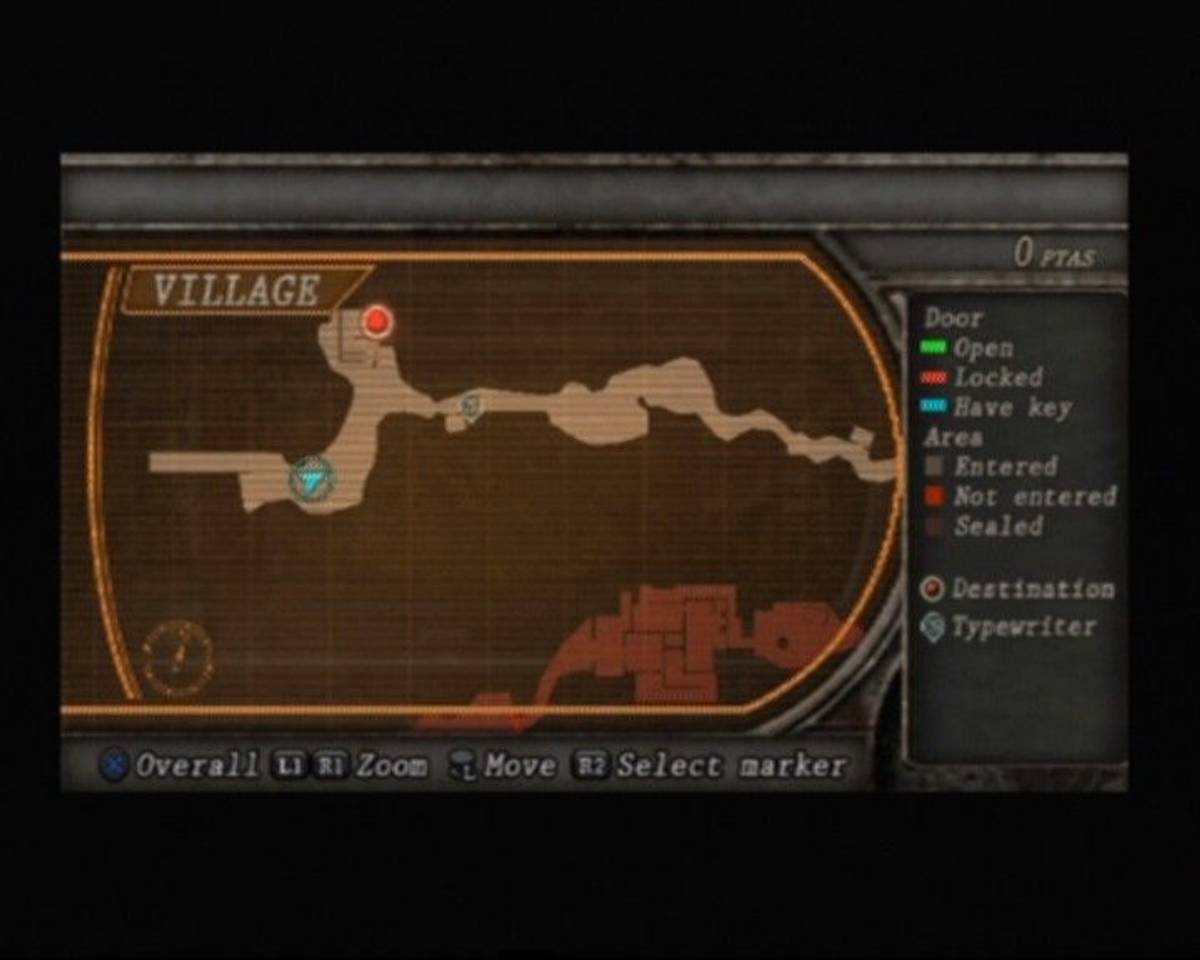Choose the Sealed area legend entry
Screen dimensions: 1200x960
(983, 526)
